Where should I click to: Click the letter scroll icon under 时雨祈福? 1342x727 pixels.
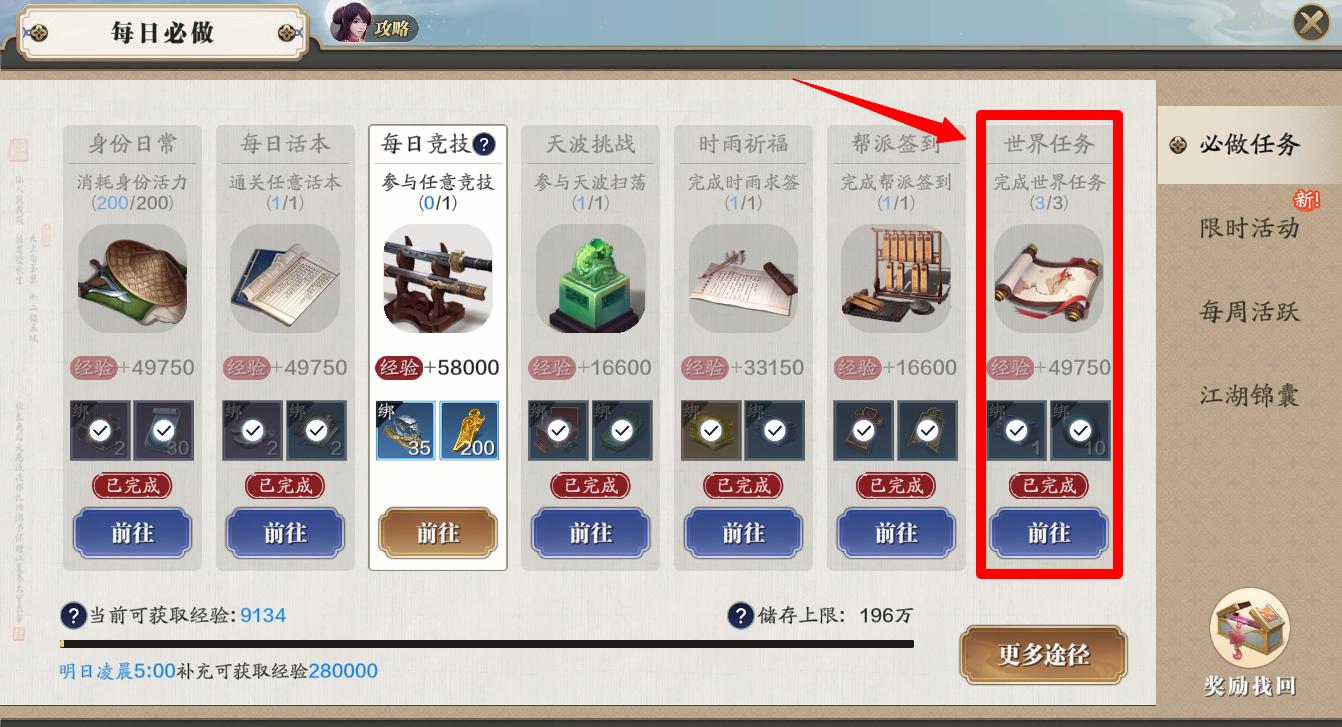coord(743,280)
